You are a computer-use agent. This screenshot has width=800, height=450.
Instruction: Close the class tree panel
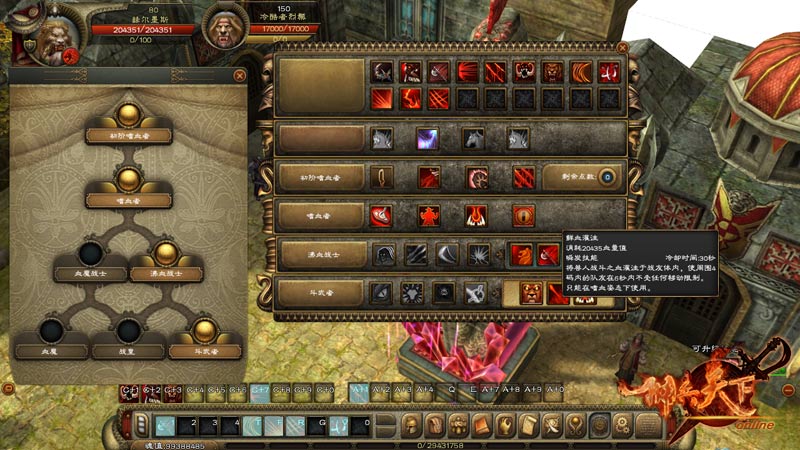pyautogui.click(x=240, y=75)
